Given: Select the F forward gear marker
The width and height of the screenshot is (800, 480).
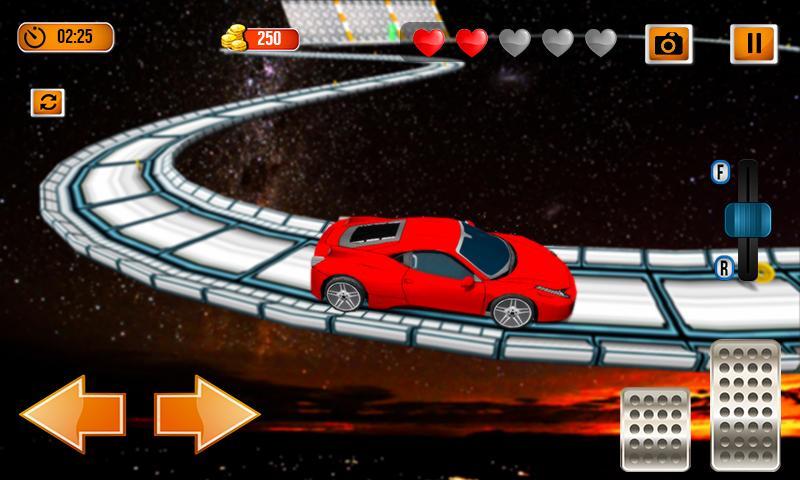Looking at the screenshot, I should 720,172.
